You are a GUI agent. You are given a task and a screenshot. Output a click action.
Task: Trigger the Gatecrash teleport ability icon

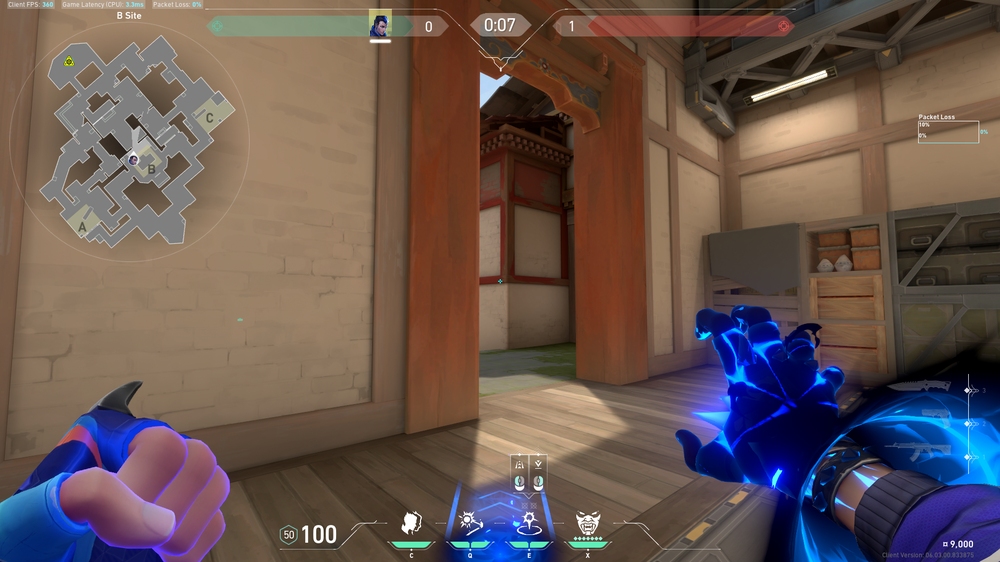[x=527, y=522]
